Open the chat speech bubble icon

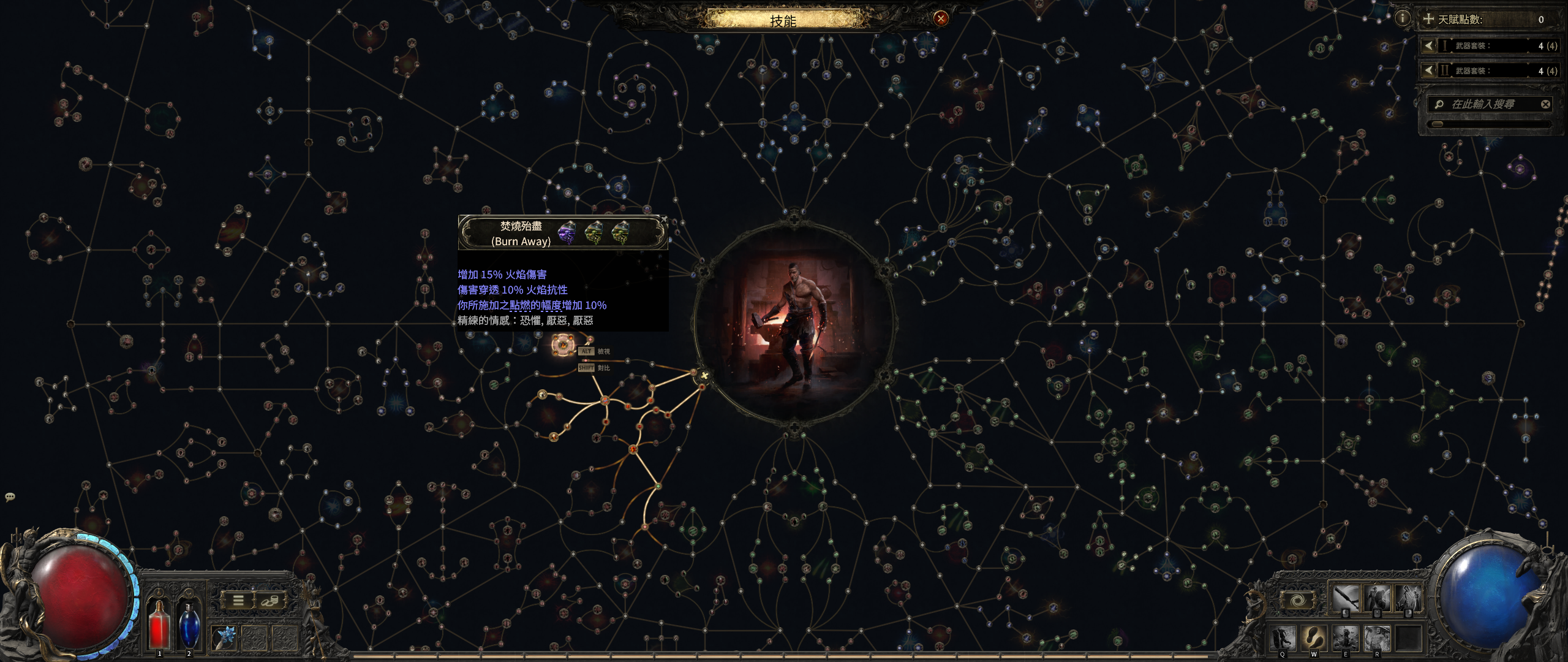[10, 496]
